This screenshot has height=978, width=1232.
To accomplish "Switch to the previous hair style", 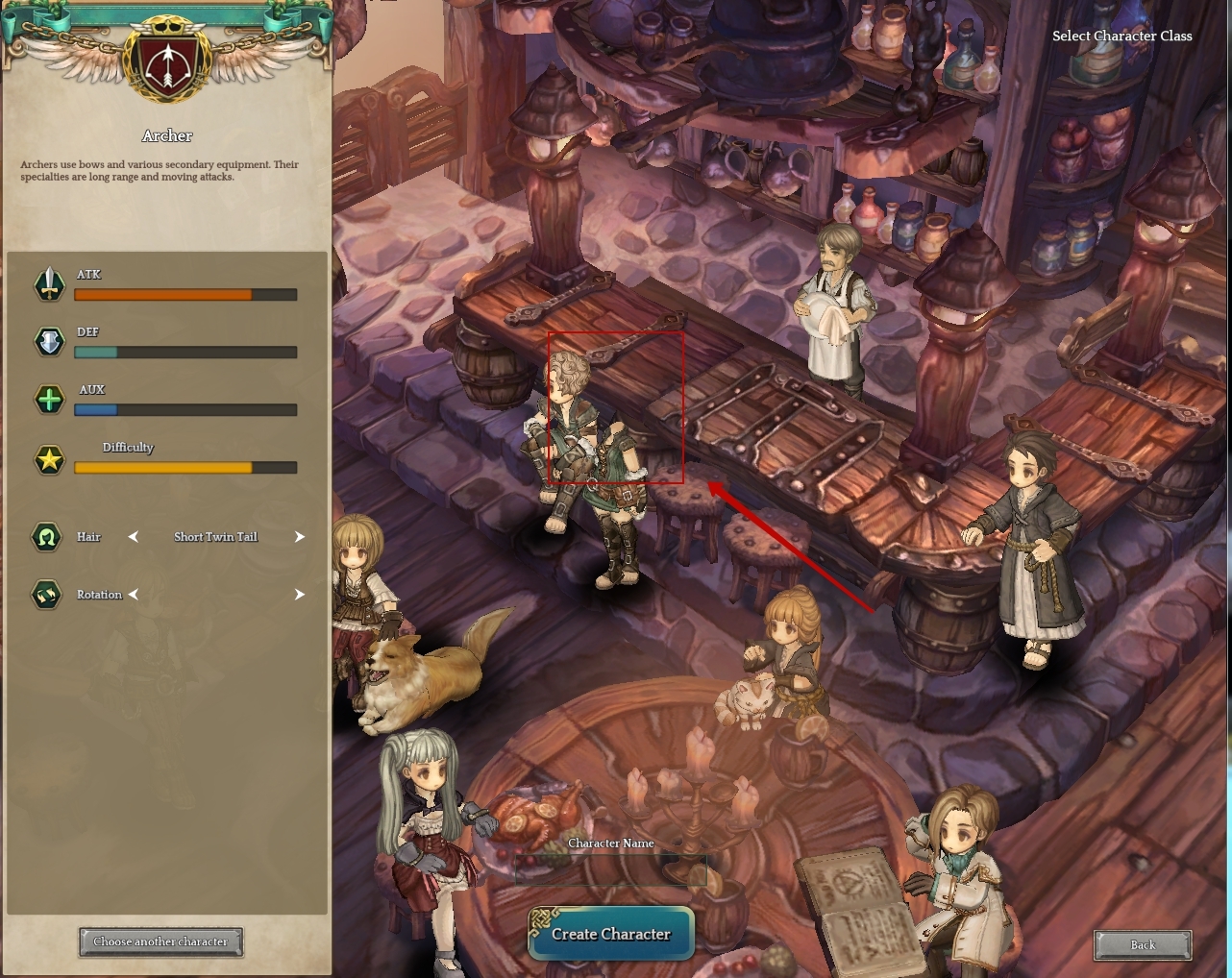I will click(x=134, y=537).
